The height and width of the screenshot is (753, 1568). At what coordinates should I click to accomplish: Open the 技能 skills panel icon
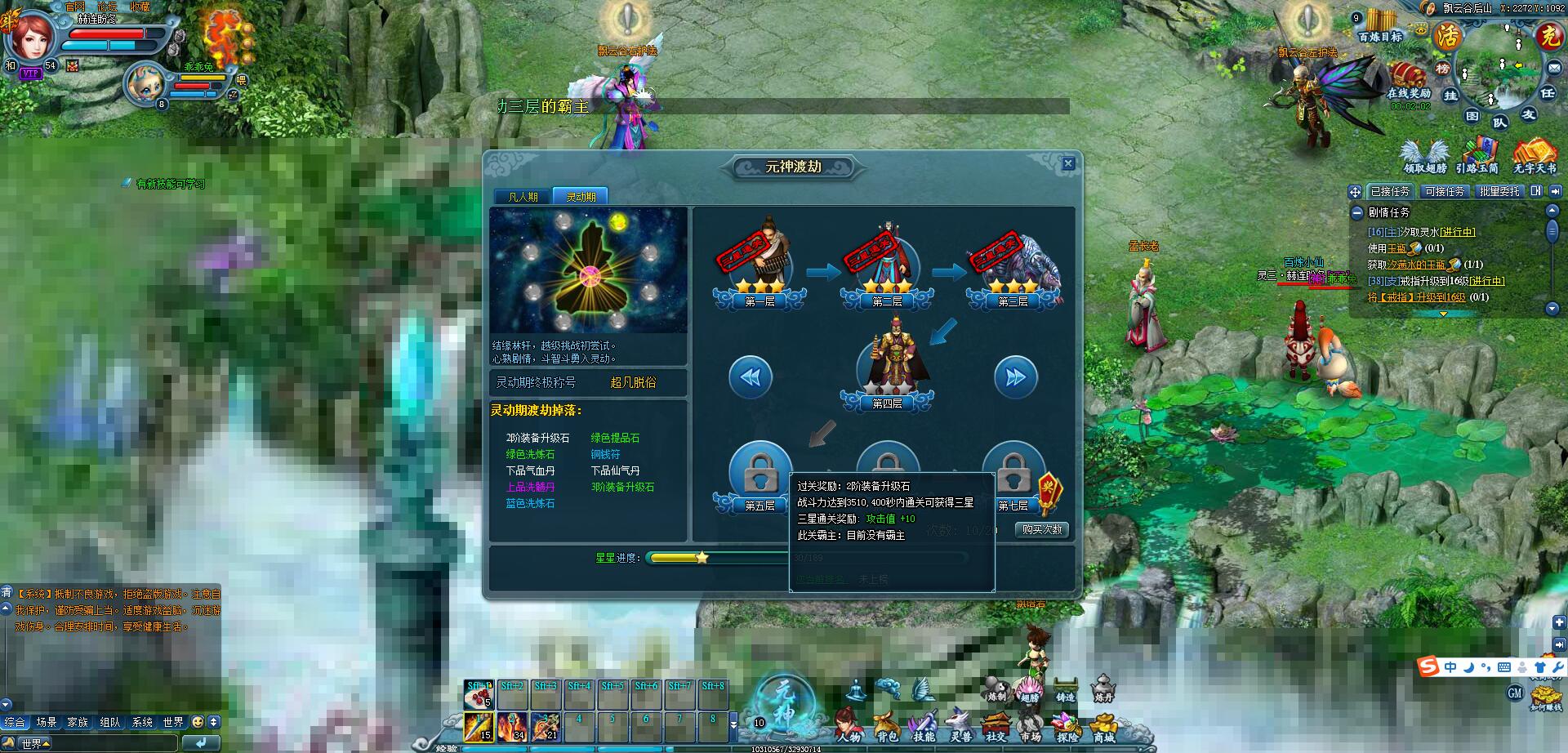(925, 723)
